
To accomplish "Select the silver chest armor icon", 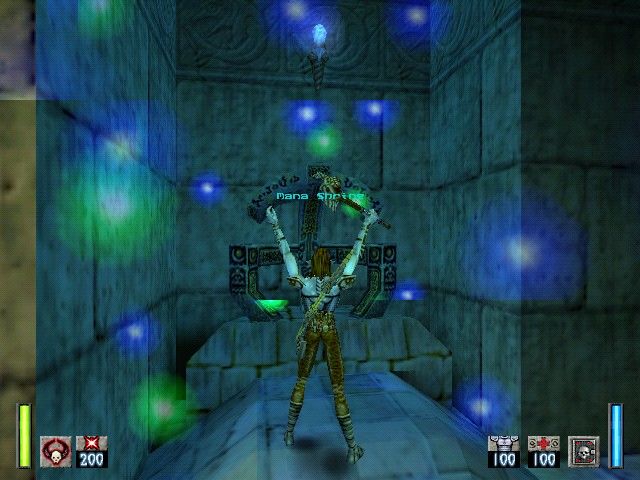I will (x=503, y=443).
